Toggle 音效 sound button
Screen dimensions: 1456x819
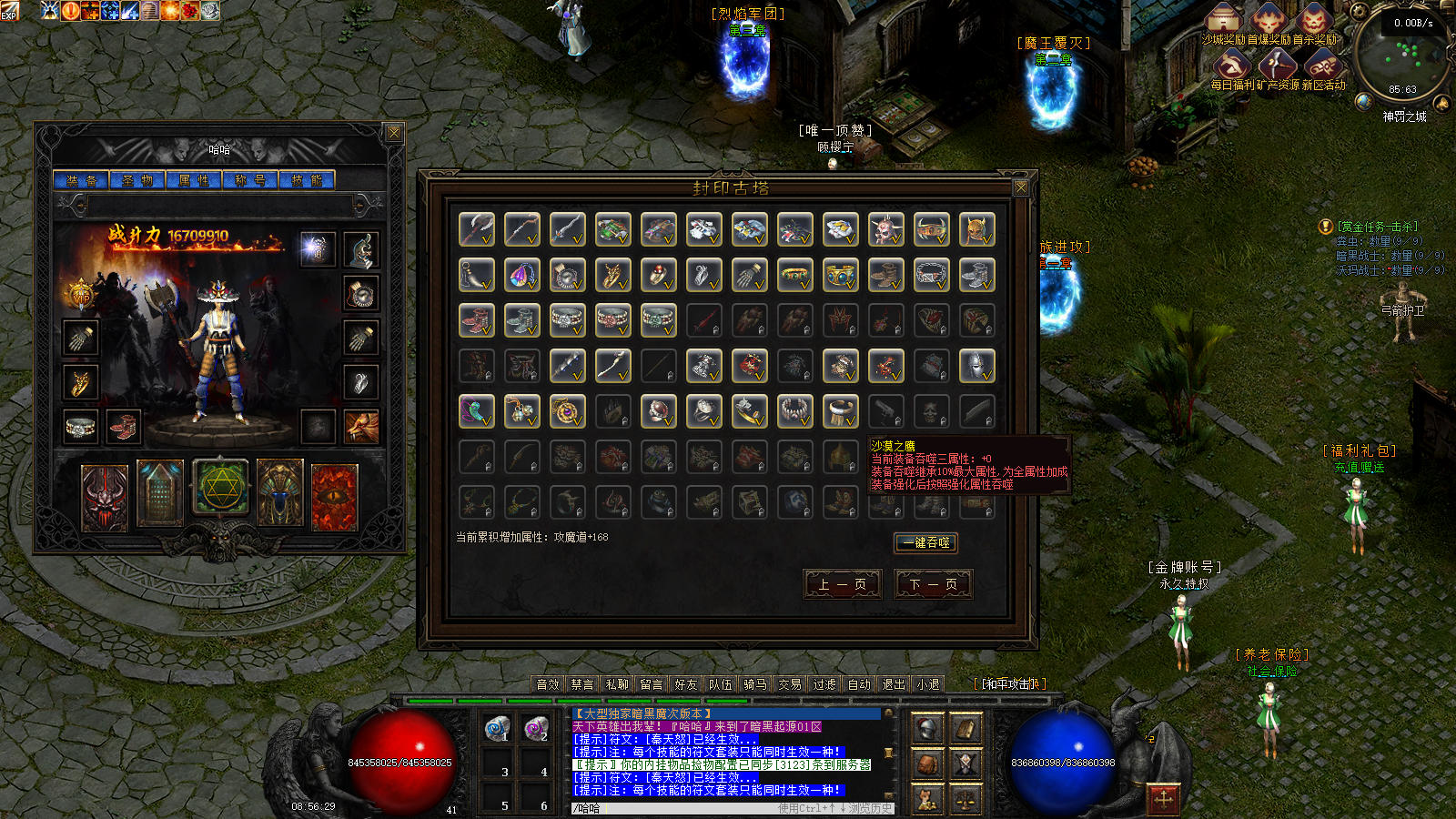(548, 684)
